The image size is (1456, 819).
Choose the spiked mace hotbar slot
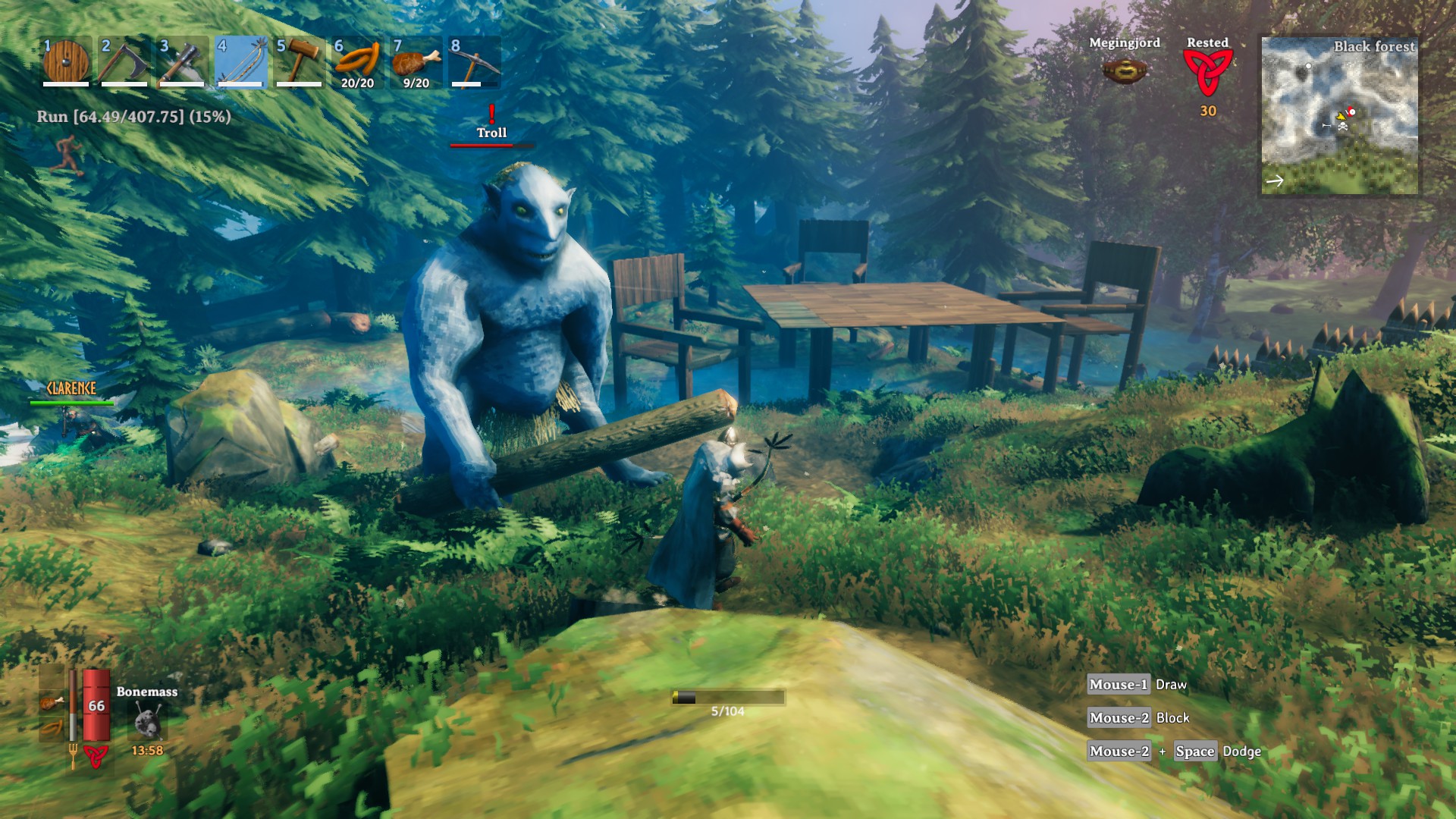(182, 62)
